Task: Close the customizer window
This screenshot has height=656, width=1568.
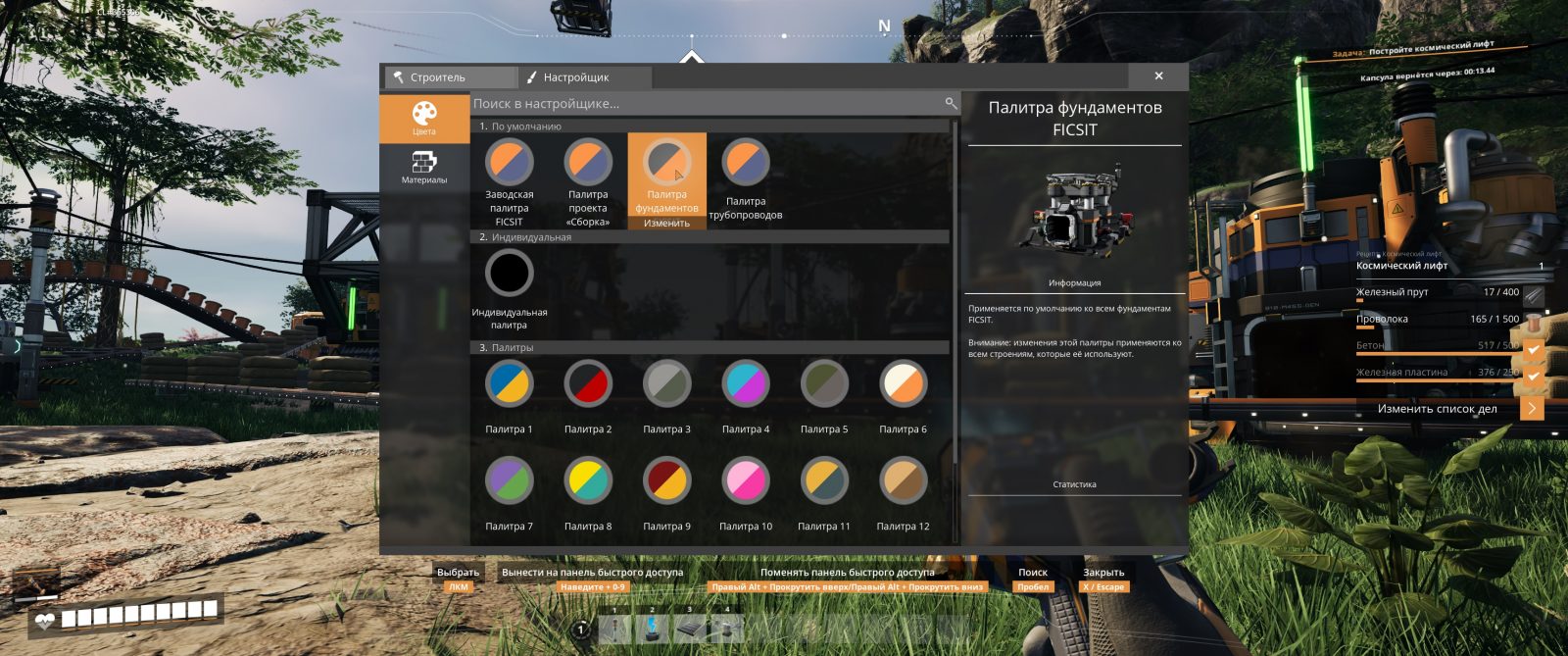Action: [x=1158, y=76]
